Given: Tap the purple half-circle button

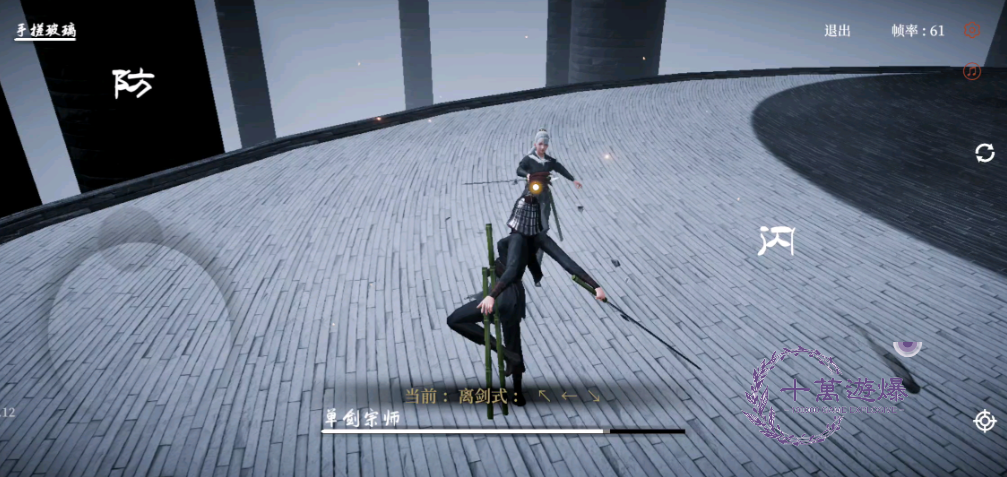Looking at the screenshot, I should tap(907, 346).
